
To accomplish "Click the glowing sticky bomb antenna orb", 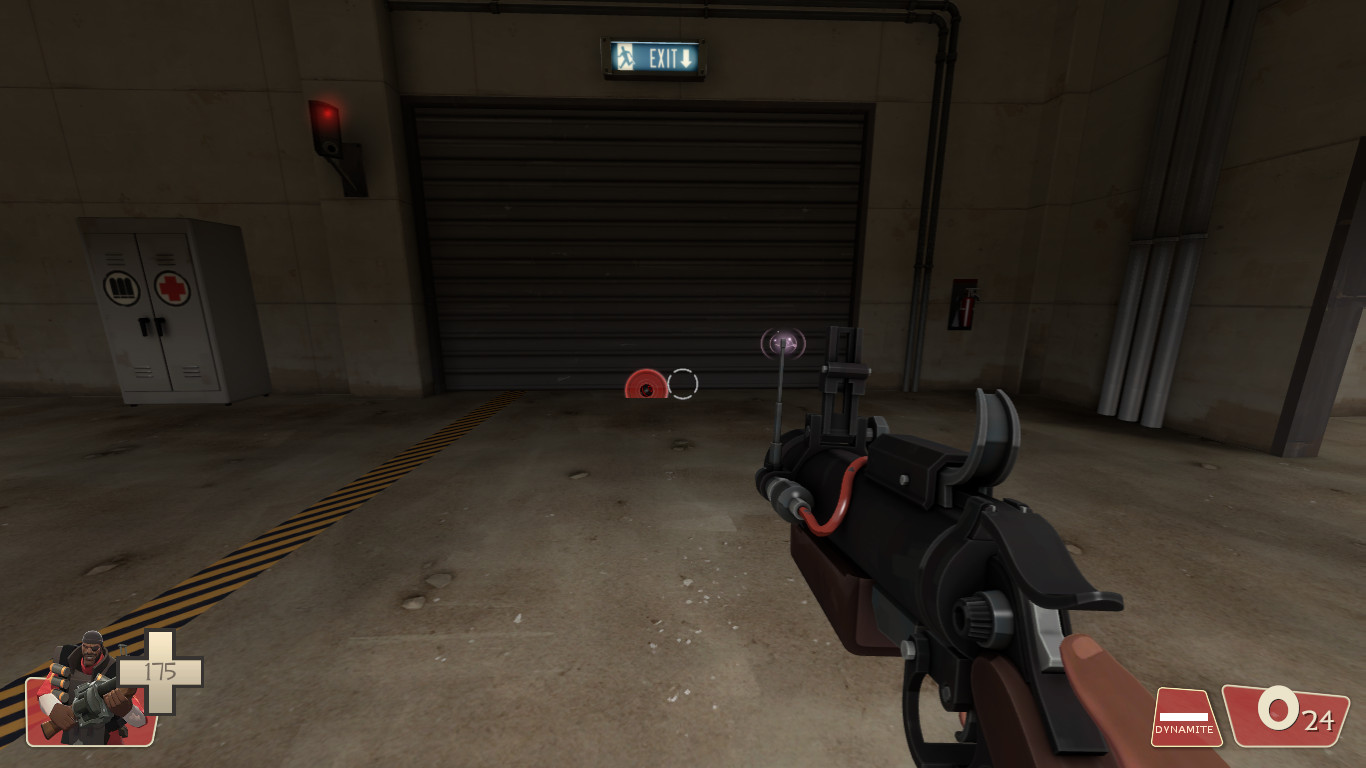I will [784, 343].
